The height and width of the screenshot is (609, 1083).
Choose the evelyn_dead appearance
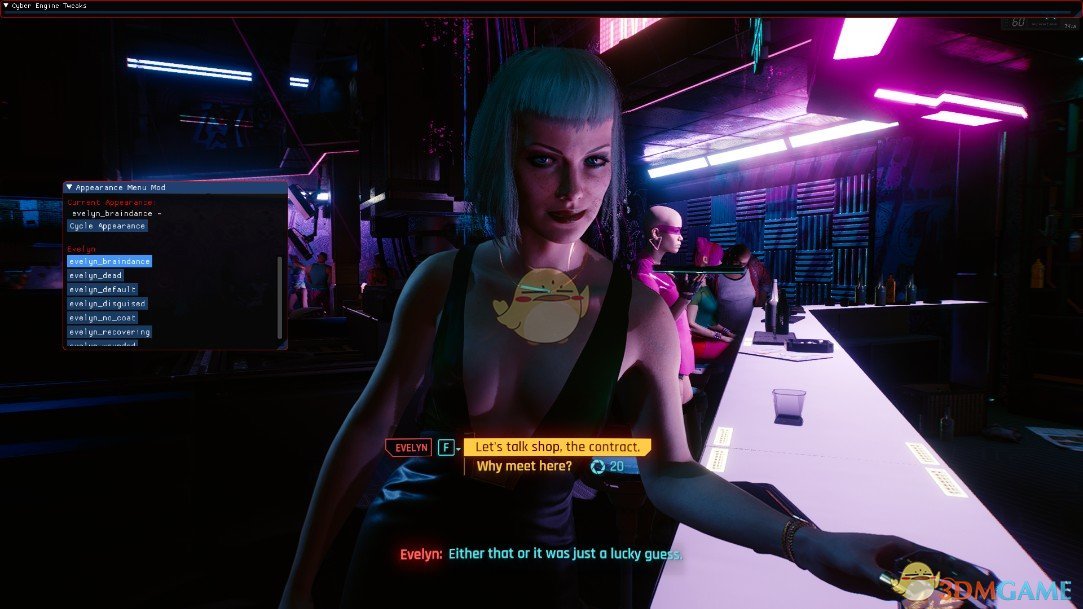coord(96,275)
